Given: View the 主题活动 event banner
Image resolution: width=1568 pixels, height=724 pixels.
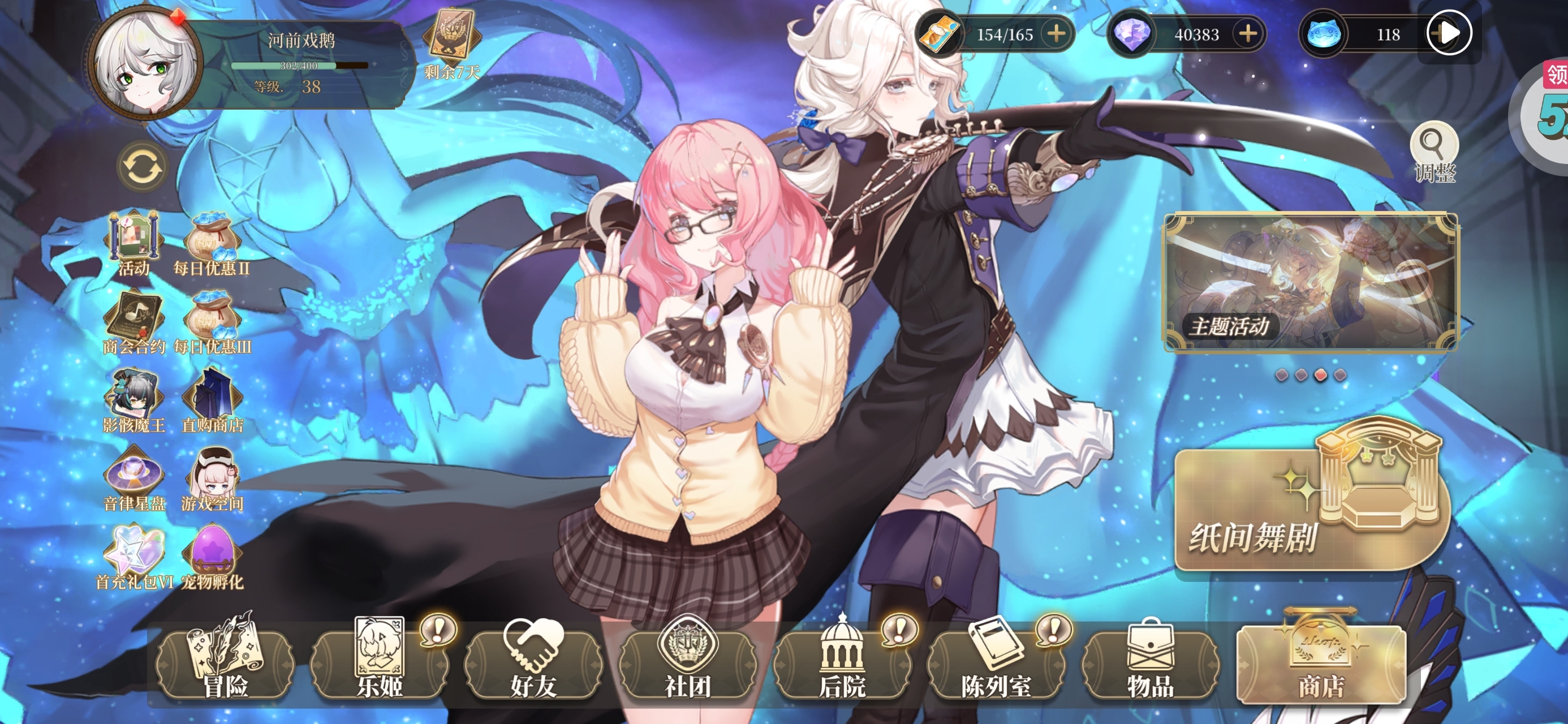Looking at the screenshot, I should [x=1311, y=282].
